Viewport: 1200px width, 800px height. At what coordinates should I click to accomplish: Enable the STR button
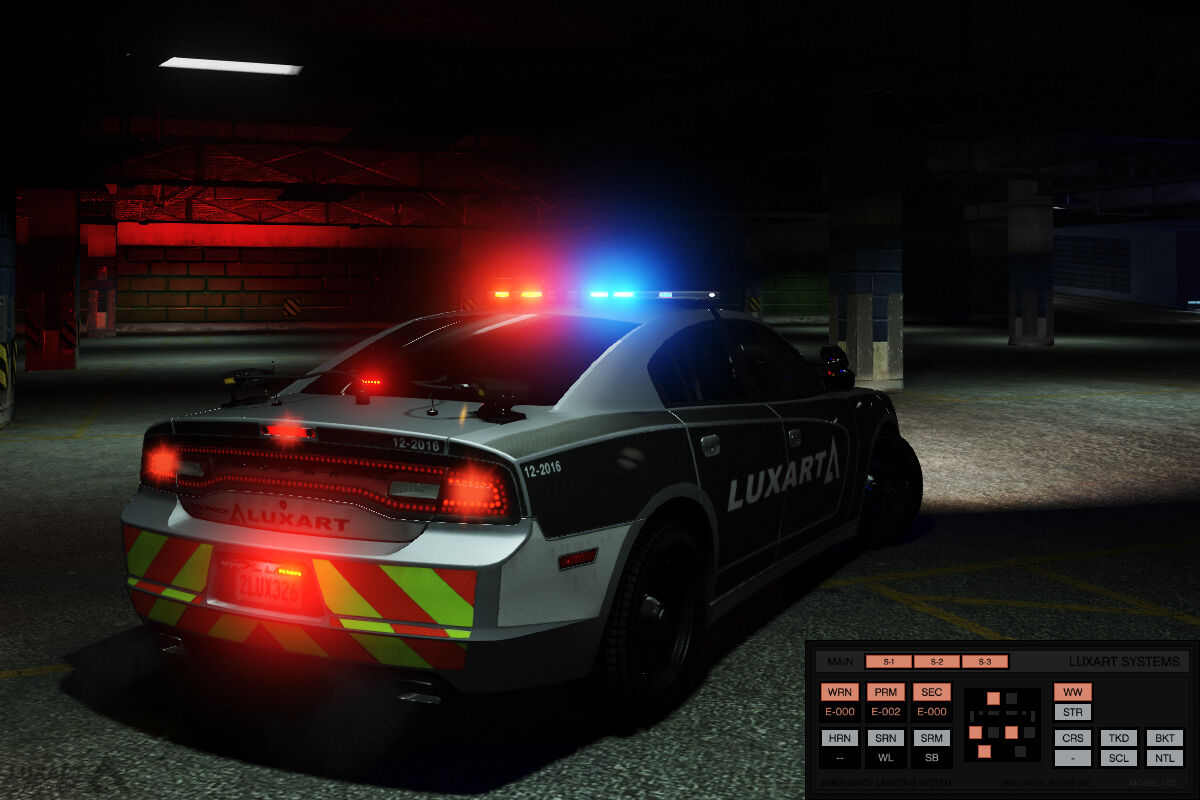[1072, 712]
